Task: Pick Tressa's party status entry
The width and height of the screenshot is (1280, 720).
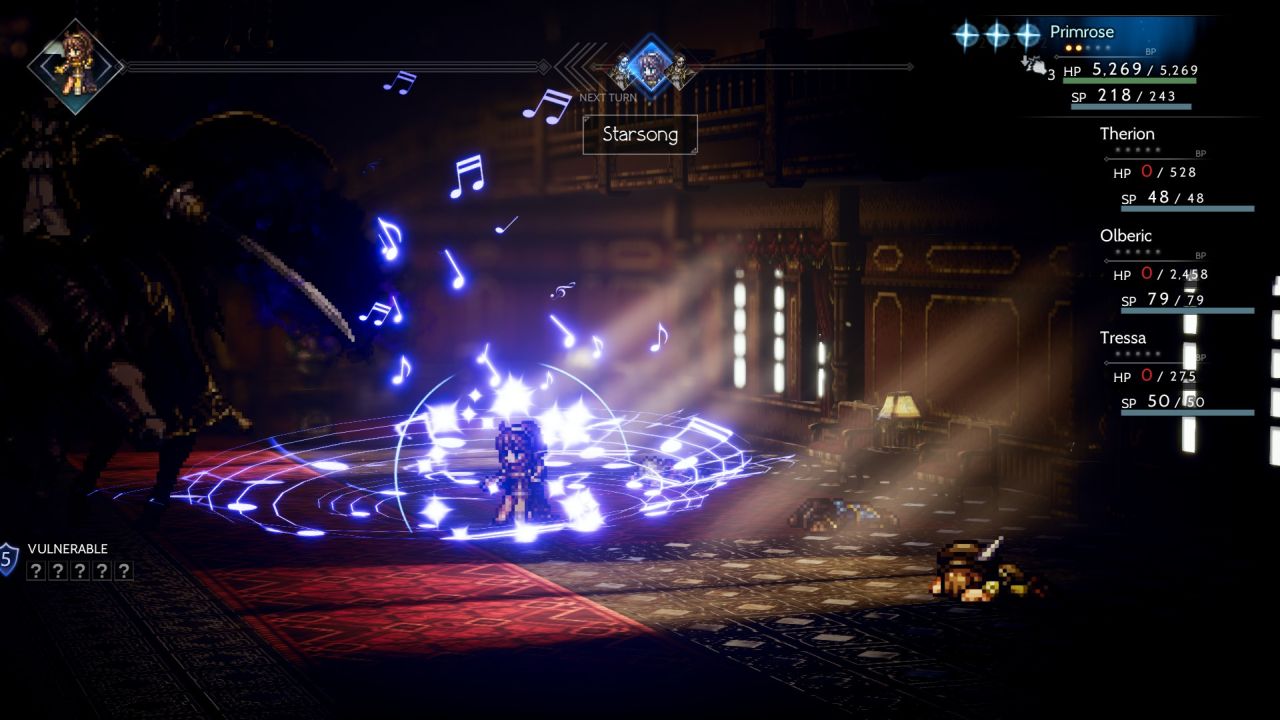Action: click(x=1123, y=338)
